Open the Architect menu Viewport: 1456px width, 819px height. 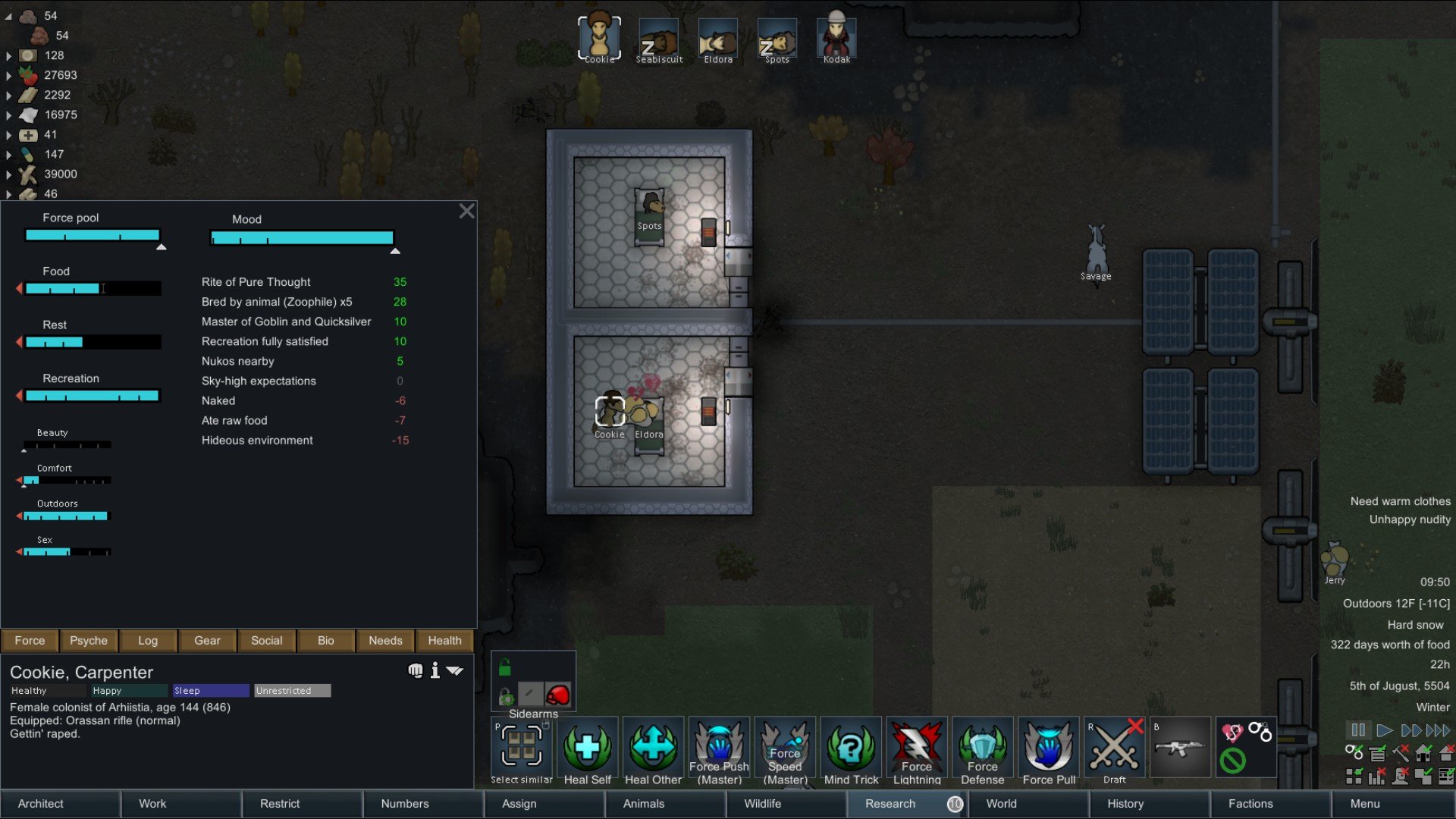click(41, 804)
